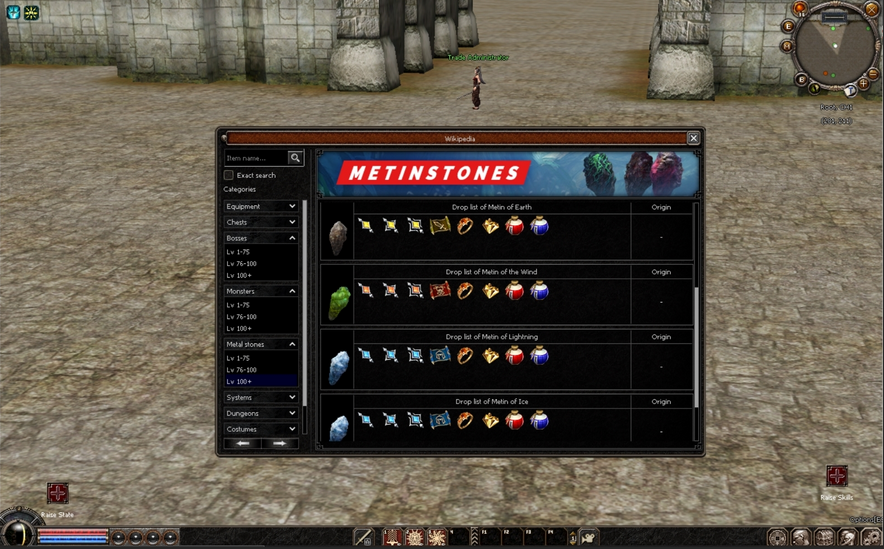Go forward with the right arrow button
This screenshot has height=549, width=884.
pyautogui.click(x=279, y=443)
